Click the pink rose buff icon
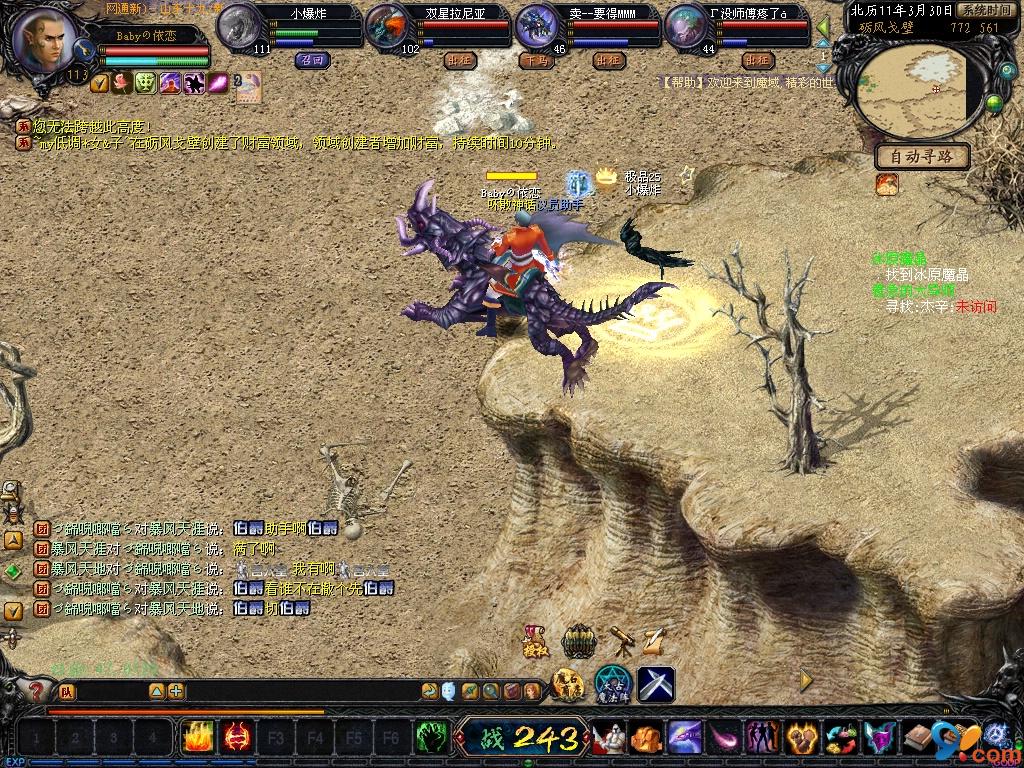Viewport: 1024px width, 768px height. pos(122,83)
